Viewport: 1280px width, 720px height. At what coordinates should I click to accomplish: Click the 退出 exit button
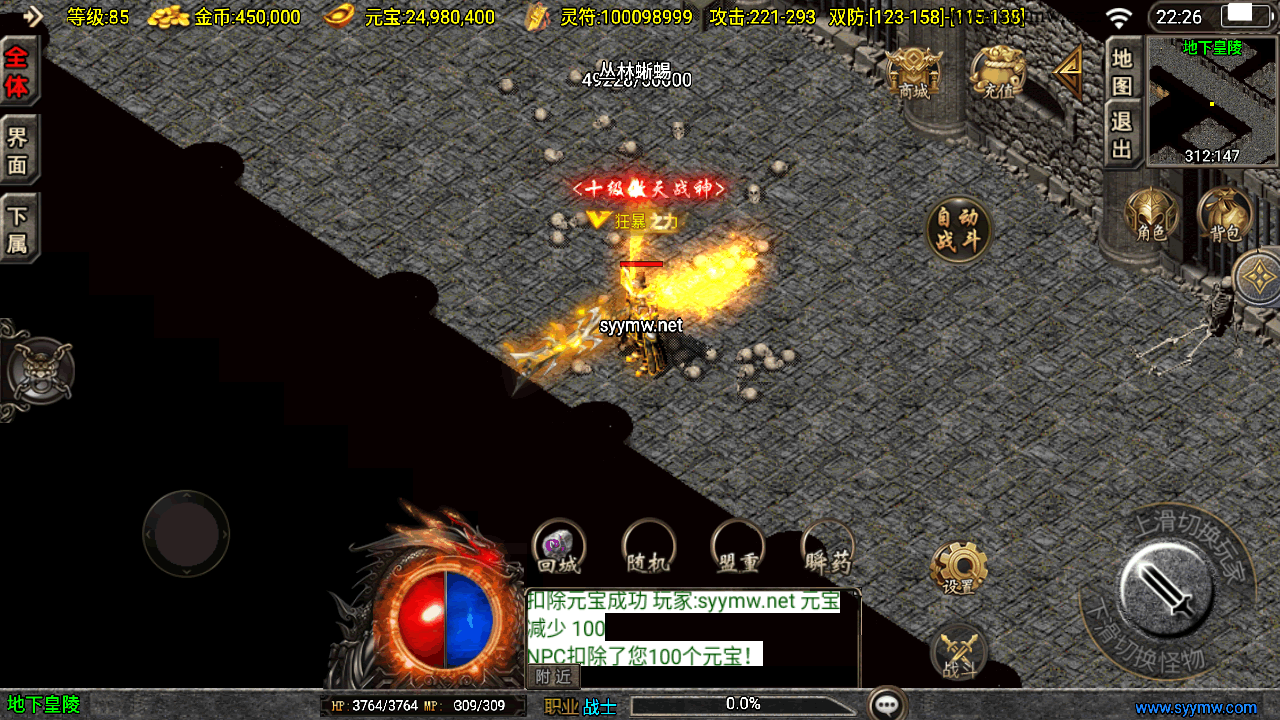[x=1123, y=136]
